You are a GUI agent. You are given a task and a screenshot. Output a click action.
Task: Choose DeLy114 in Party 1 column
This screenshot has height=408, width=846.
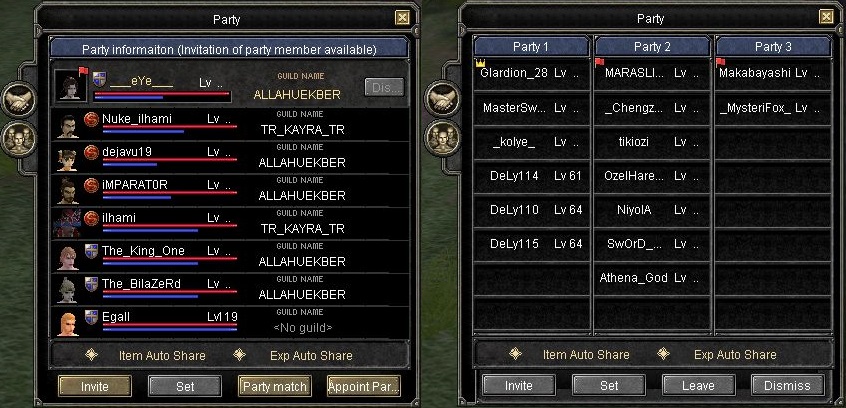click(x=531, y=176)
